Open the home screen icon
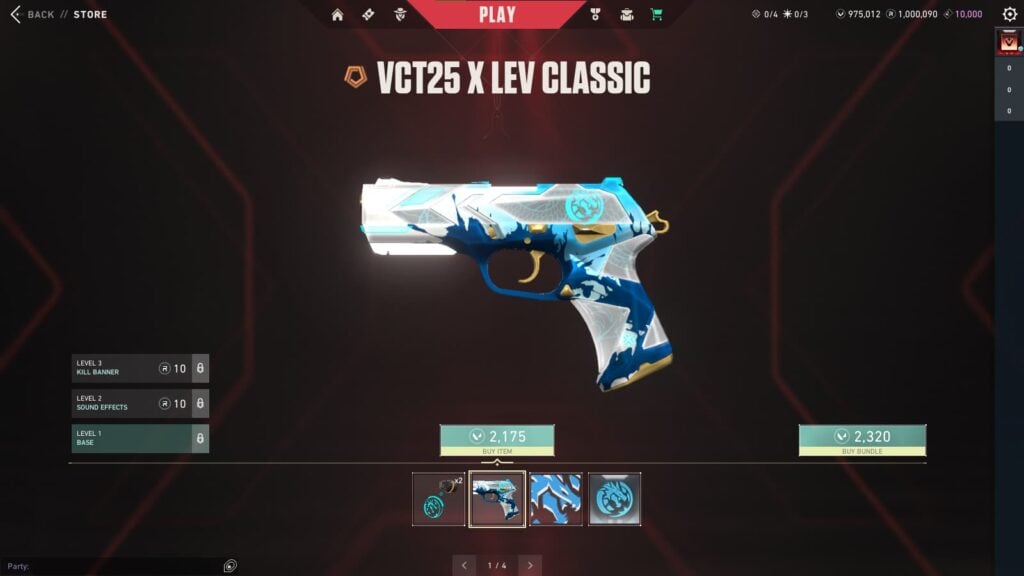1024x576 pixels. click(337, 15)
